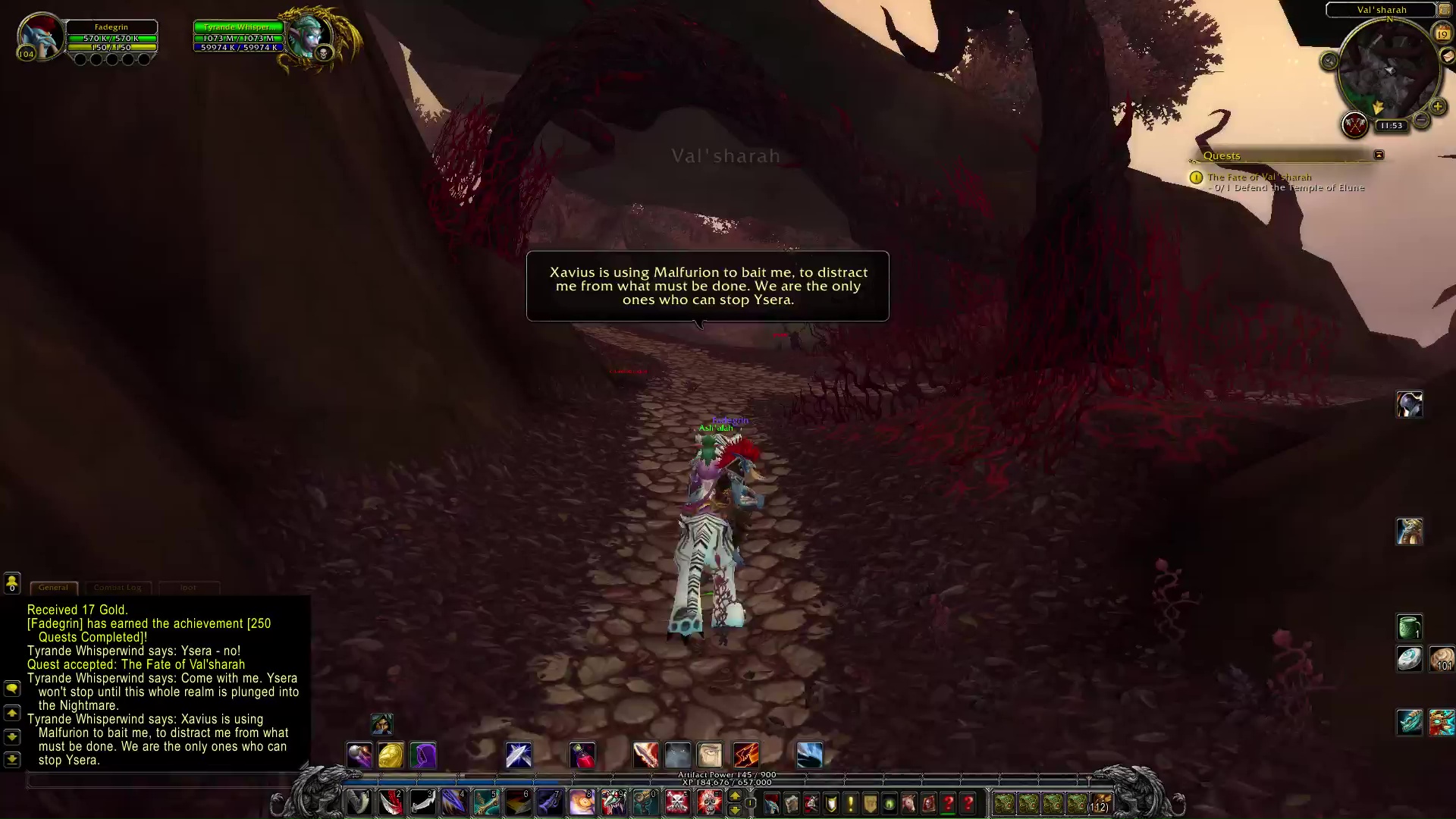The height and width of the screenshot is (819, 1456).
Task: Open the horse mount collections micro button
Action: click(908, 803)
